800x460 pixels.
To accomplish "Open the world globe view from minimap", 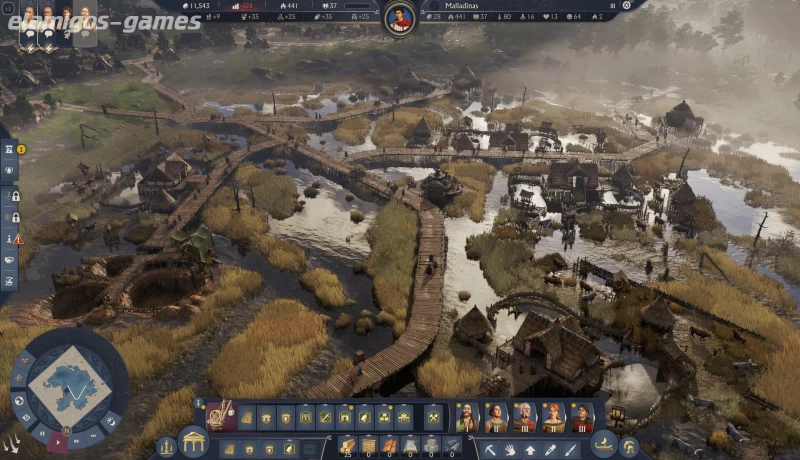I will pyautogui.click(x=19, y=402).
